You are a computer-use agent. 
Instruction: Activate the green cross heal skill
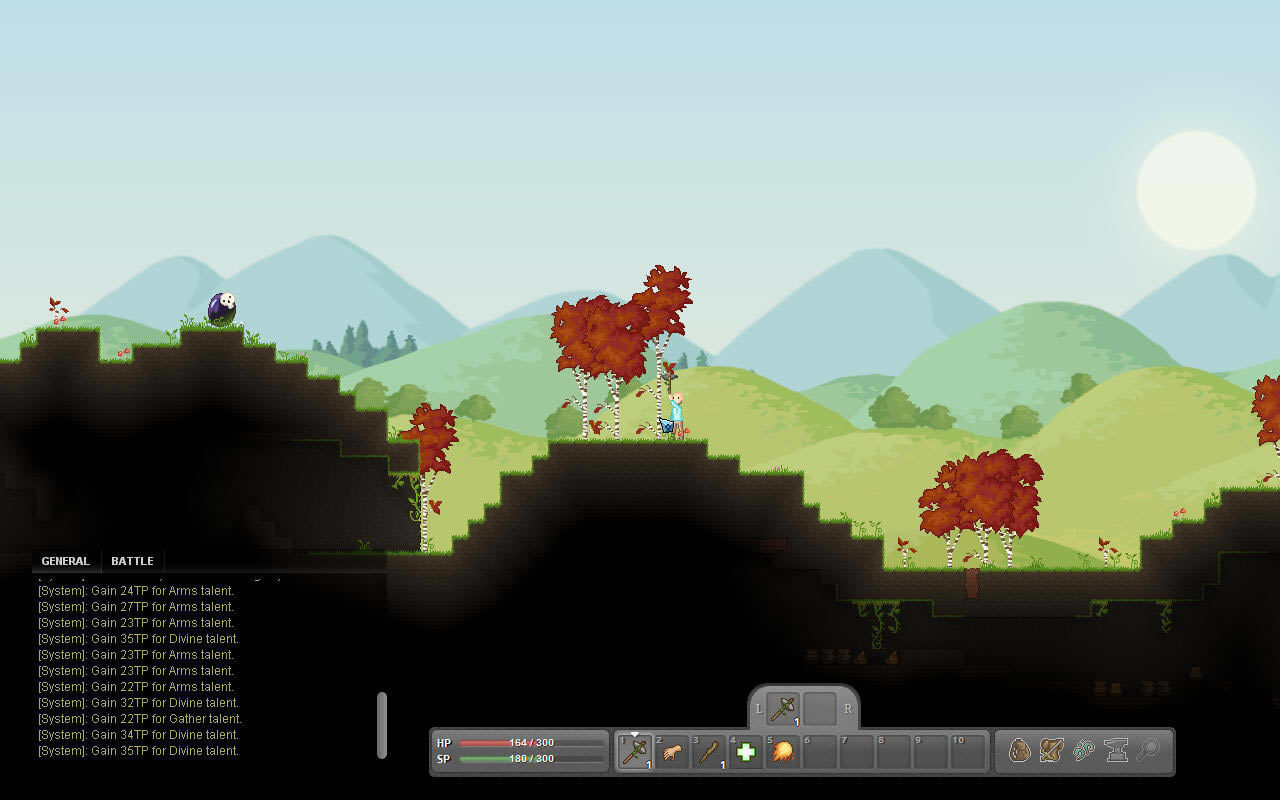[x=746, y=751]
